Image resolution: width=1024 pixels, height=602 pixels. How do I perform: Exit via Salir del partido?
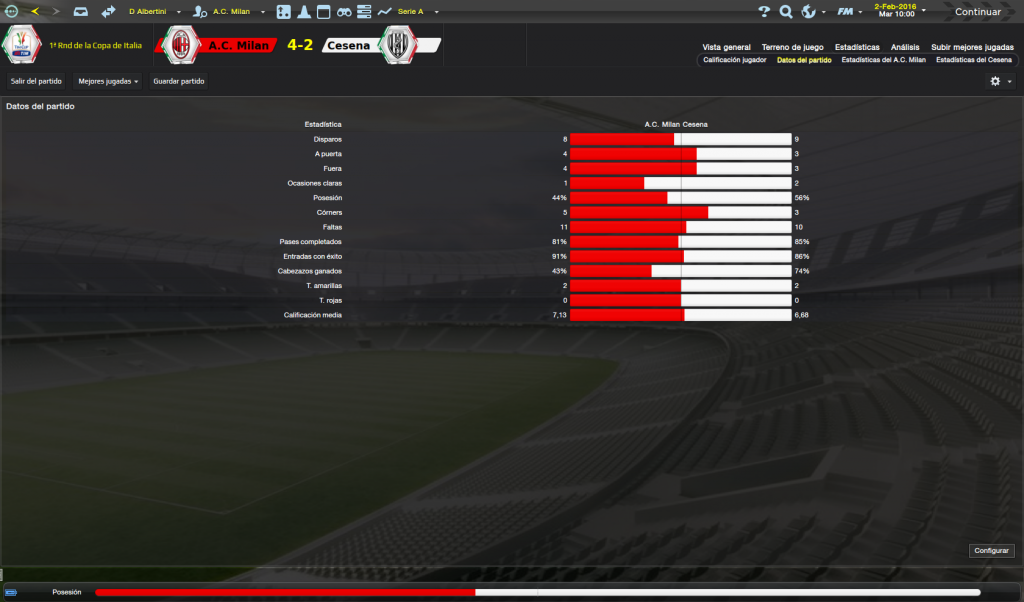point(36,80)
